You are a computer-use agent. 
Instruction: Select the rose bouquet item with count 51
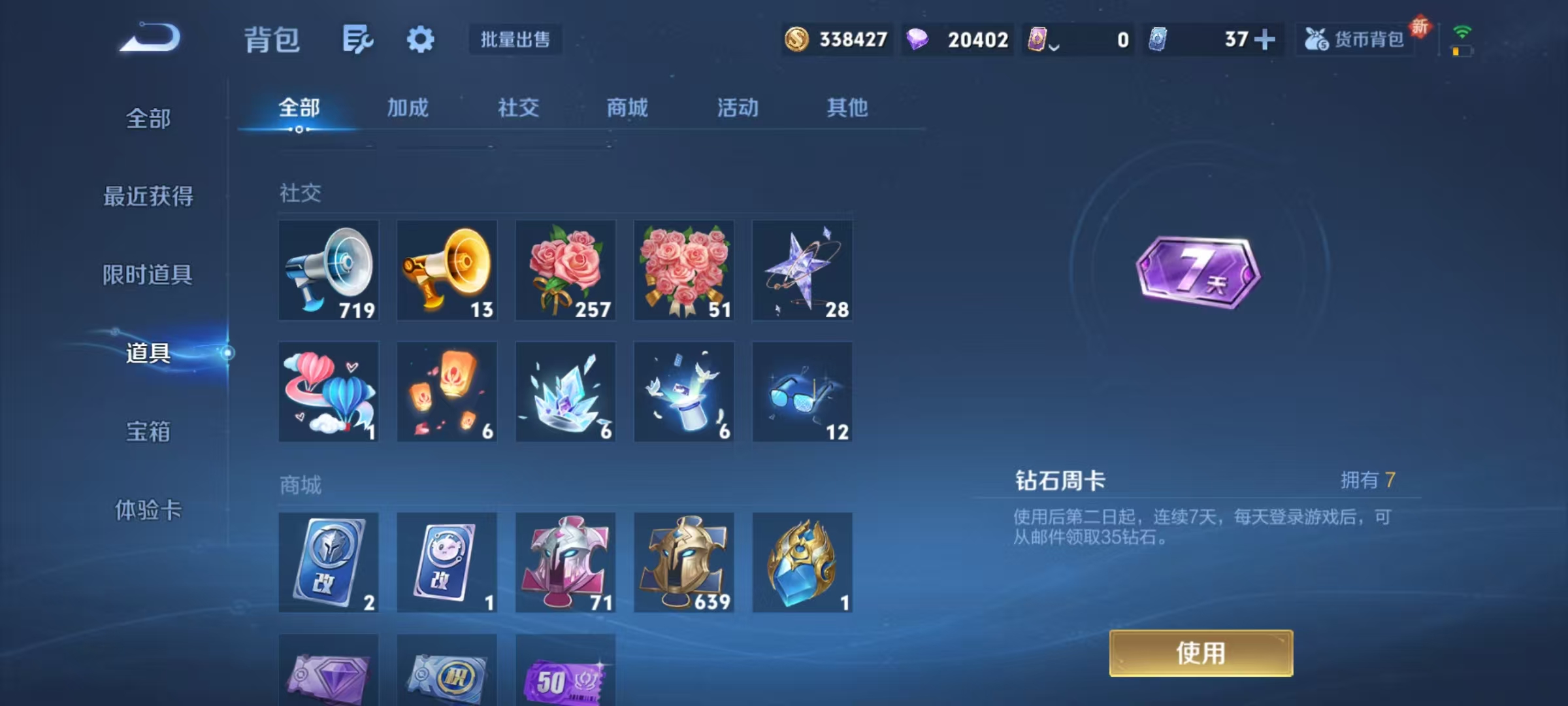click(x=683, y=271)
